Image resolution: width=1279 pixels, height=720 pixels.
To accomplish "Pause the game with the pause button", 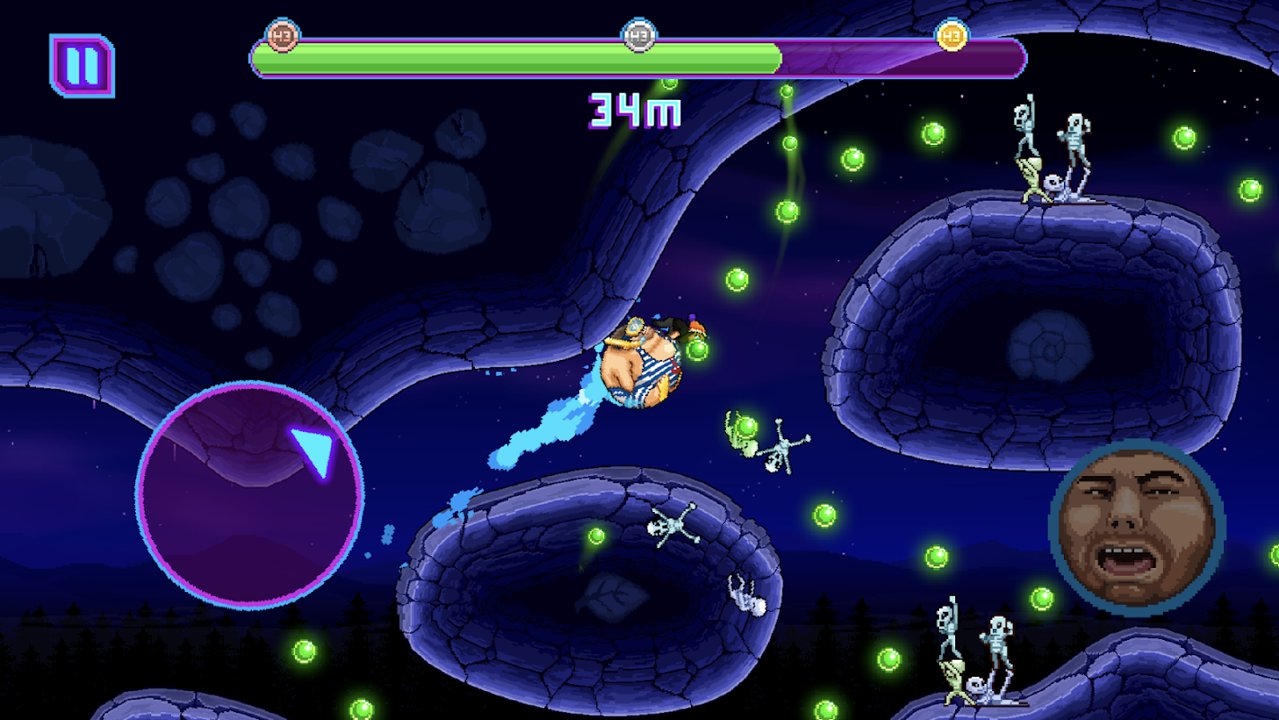I will point(82,66).
